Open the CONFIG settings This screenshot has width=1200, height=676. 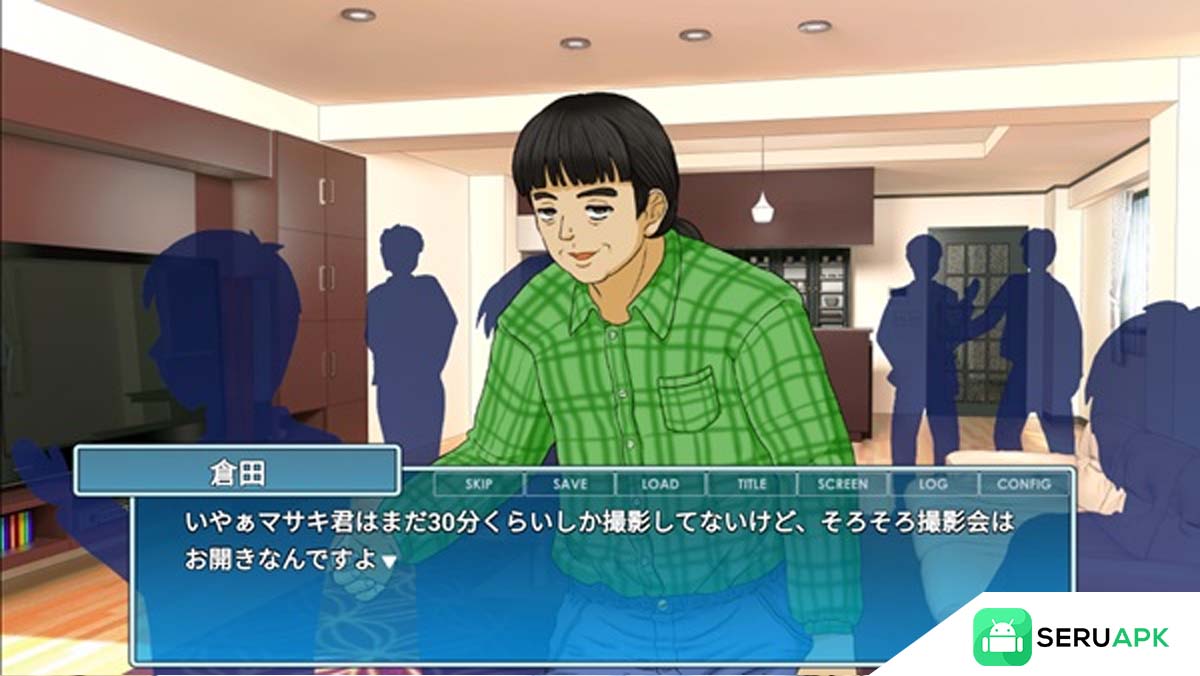pos(1024,484)
